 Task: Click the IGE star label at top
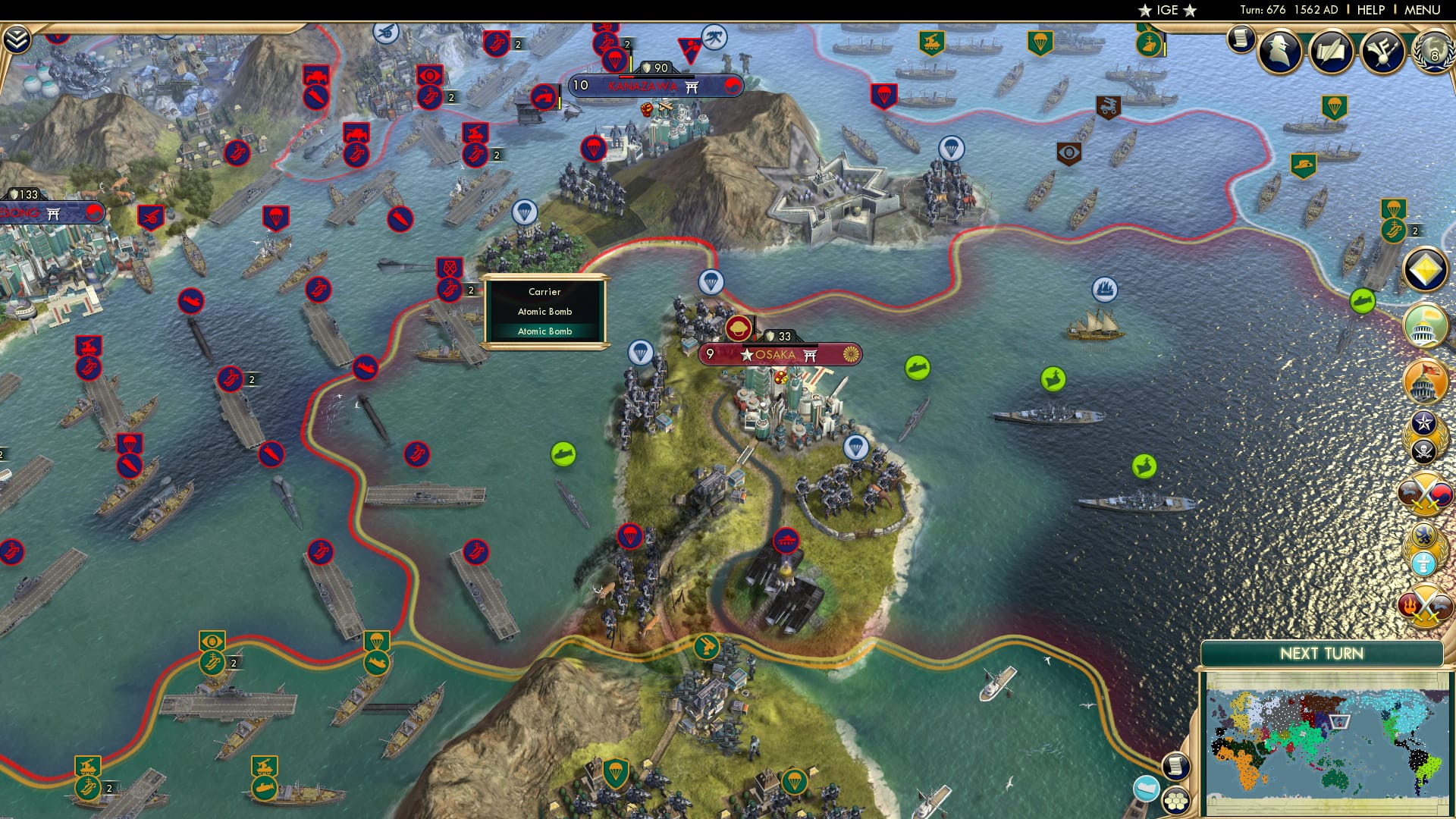click(1166, 10)
